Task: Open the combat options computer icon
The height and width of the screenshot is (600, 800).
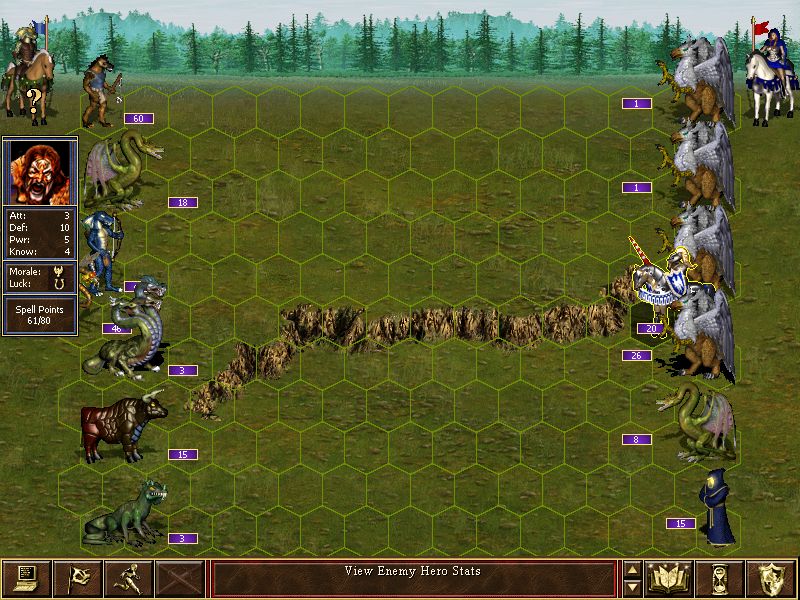Action: point(26,577)
